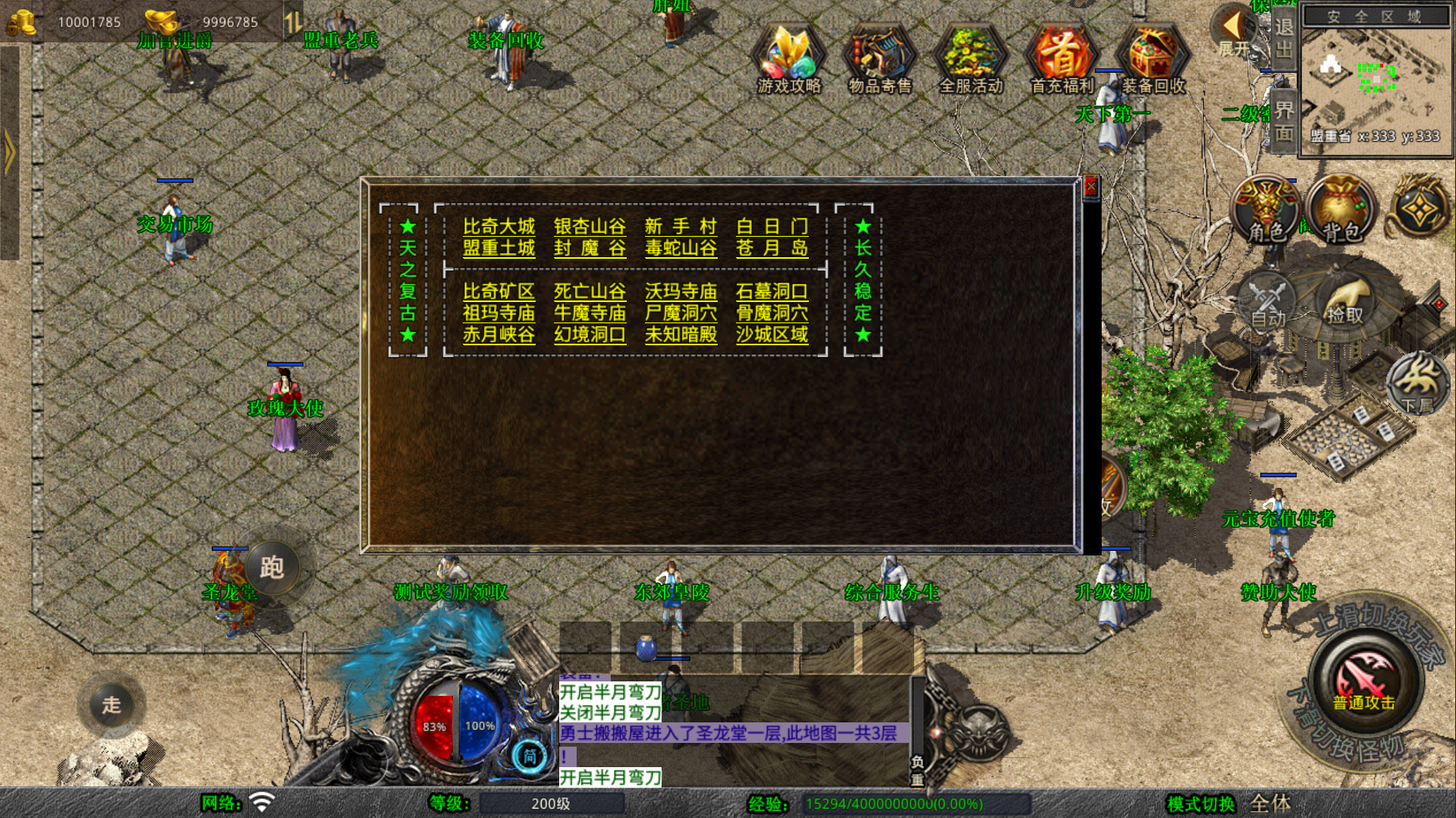Go to 苍月岛
Viewport: 1456px width, 818px height.
point(772,248)
